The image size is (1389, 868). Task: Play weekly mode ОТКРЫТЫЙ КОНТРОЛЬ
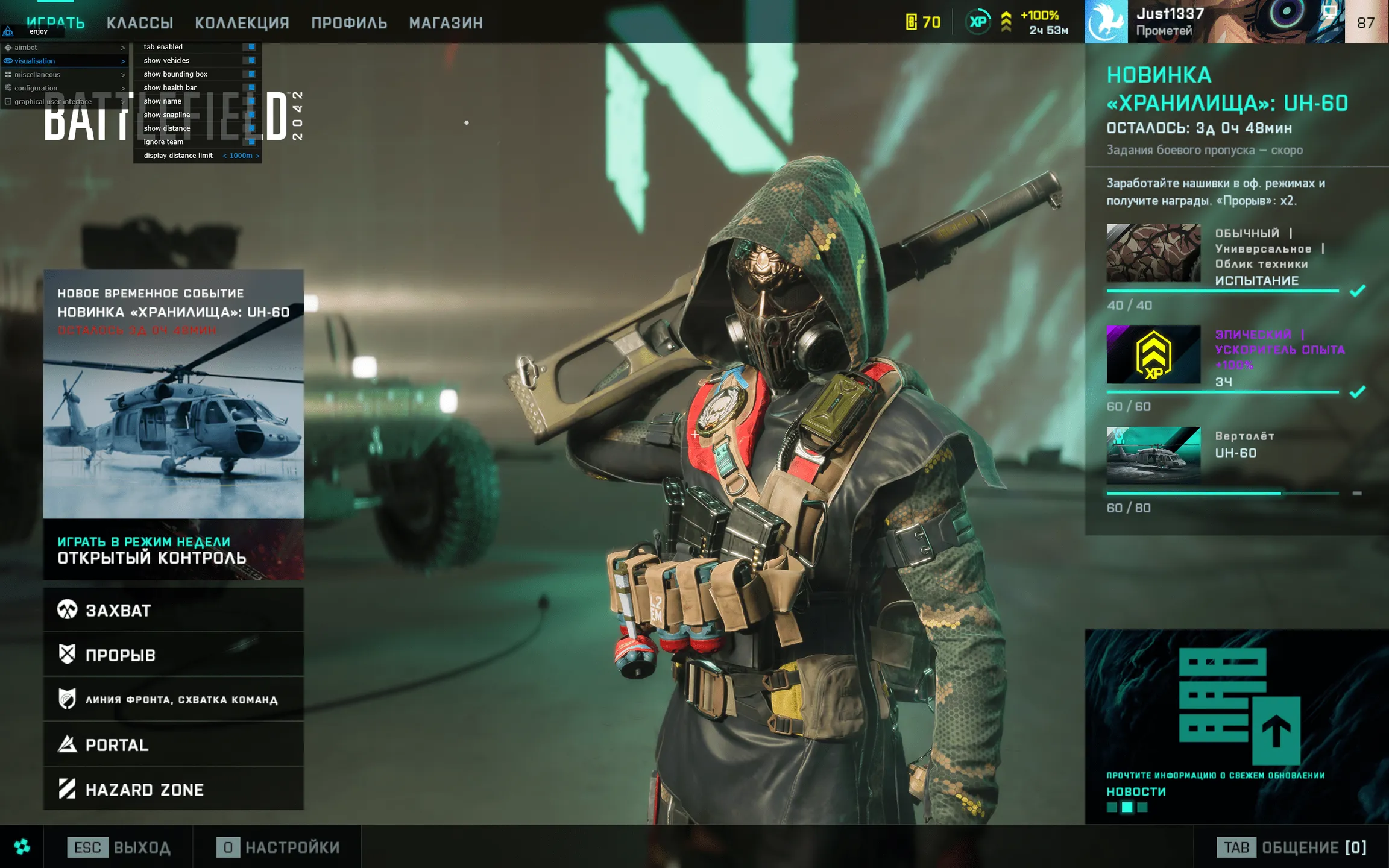[174, 550]
